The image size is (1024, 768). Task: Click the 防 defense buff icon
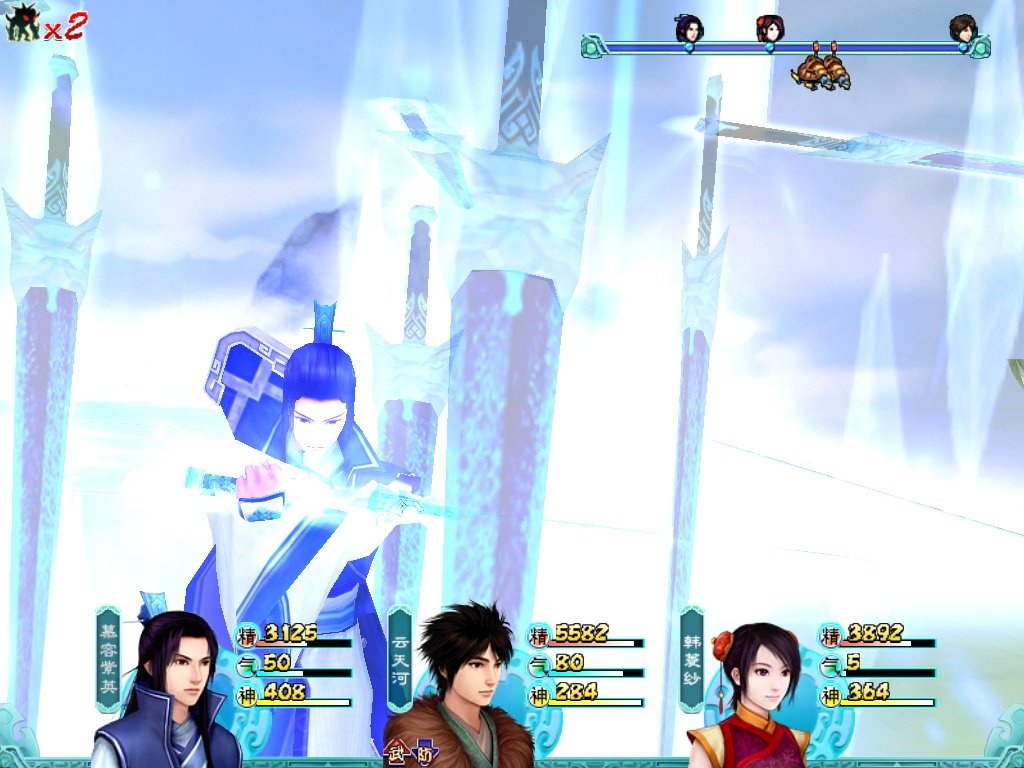424,755
